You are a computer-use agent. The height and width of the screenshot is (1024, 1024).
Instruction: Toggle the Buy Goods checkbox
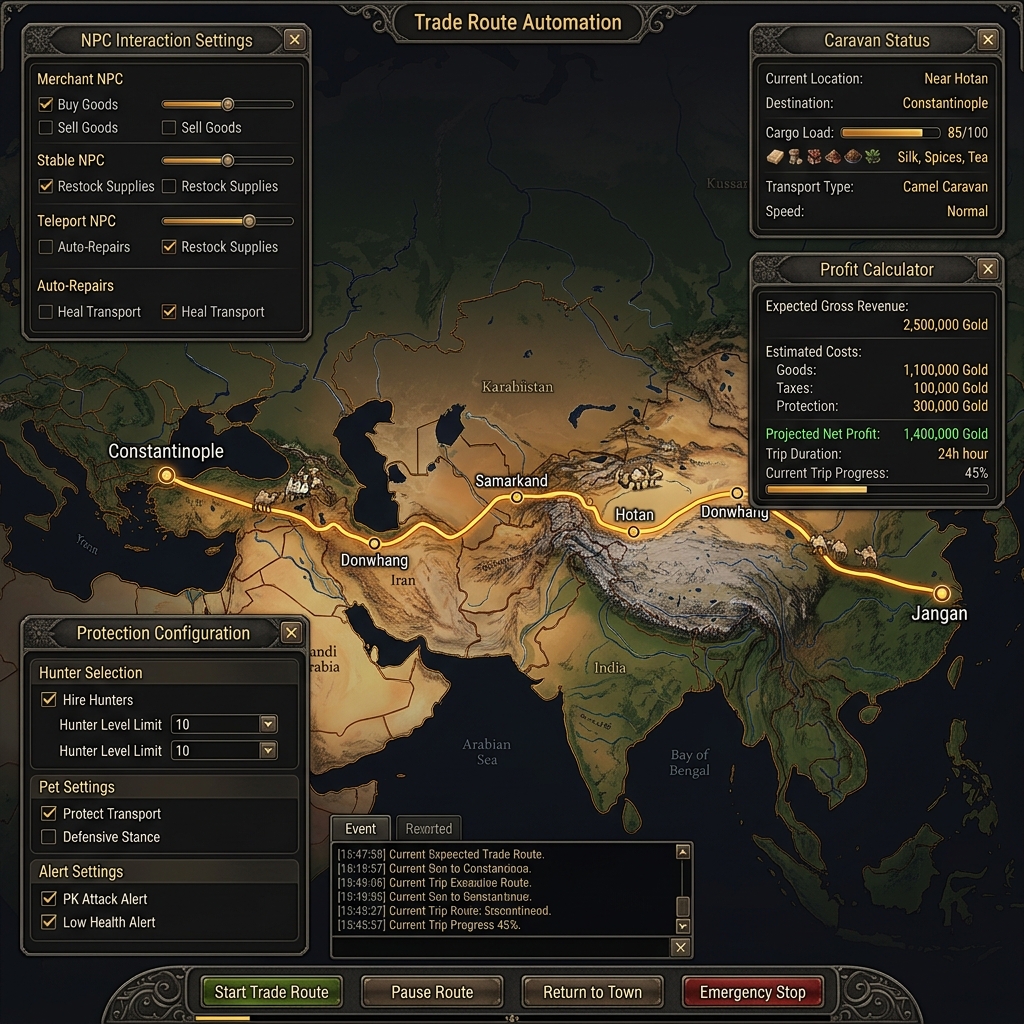(46, 104)
